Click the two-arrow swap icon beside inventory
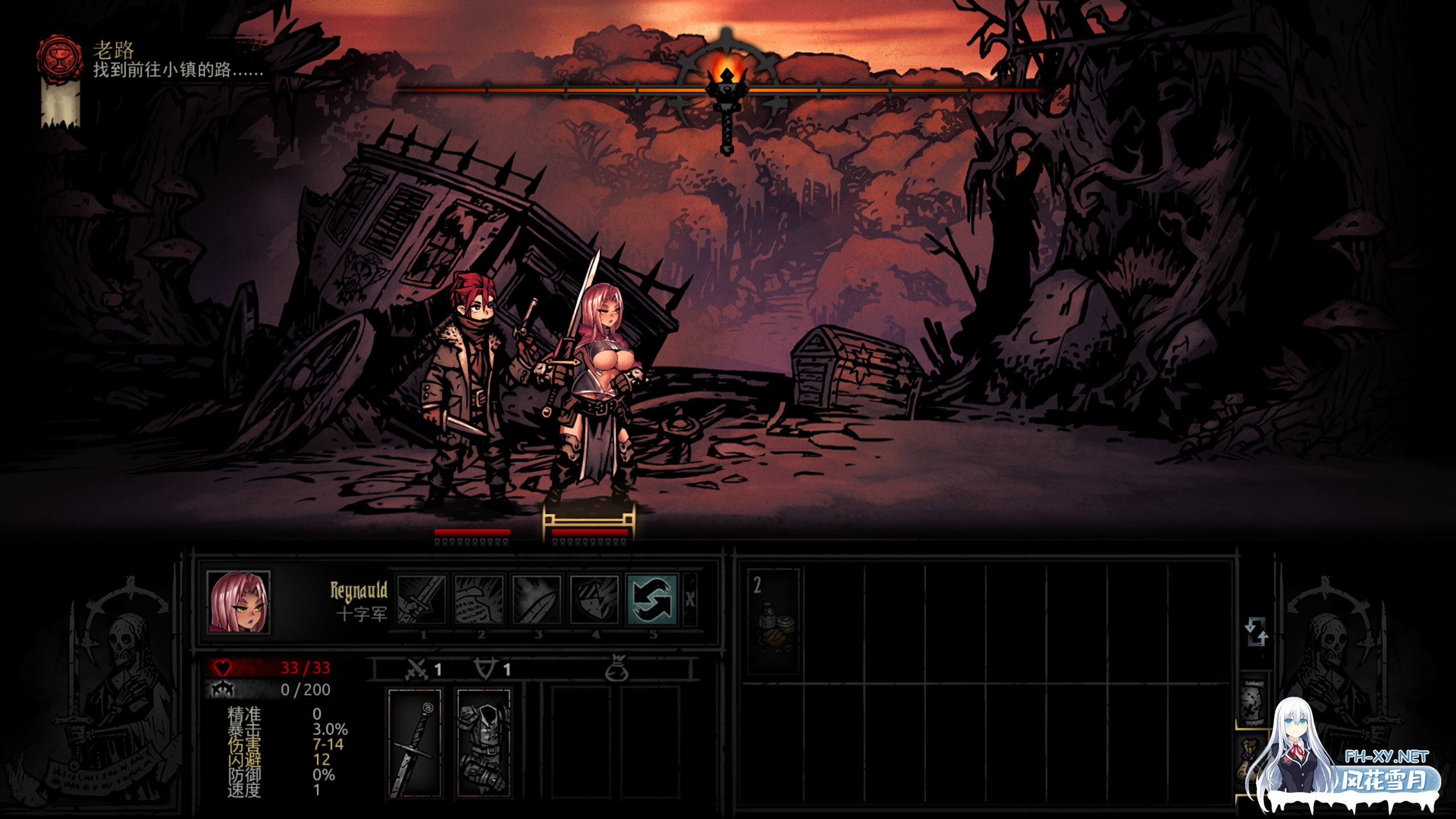Image resolution: width=1456 pixels, height=819 pixels. [x=1256, y=632]
